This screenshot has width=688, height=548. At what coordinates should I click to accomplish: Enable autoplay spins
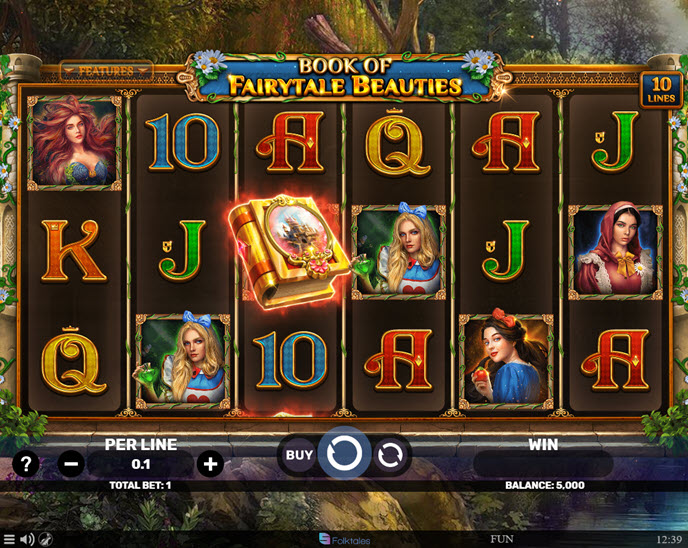tap(390, 456)
